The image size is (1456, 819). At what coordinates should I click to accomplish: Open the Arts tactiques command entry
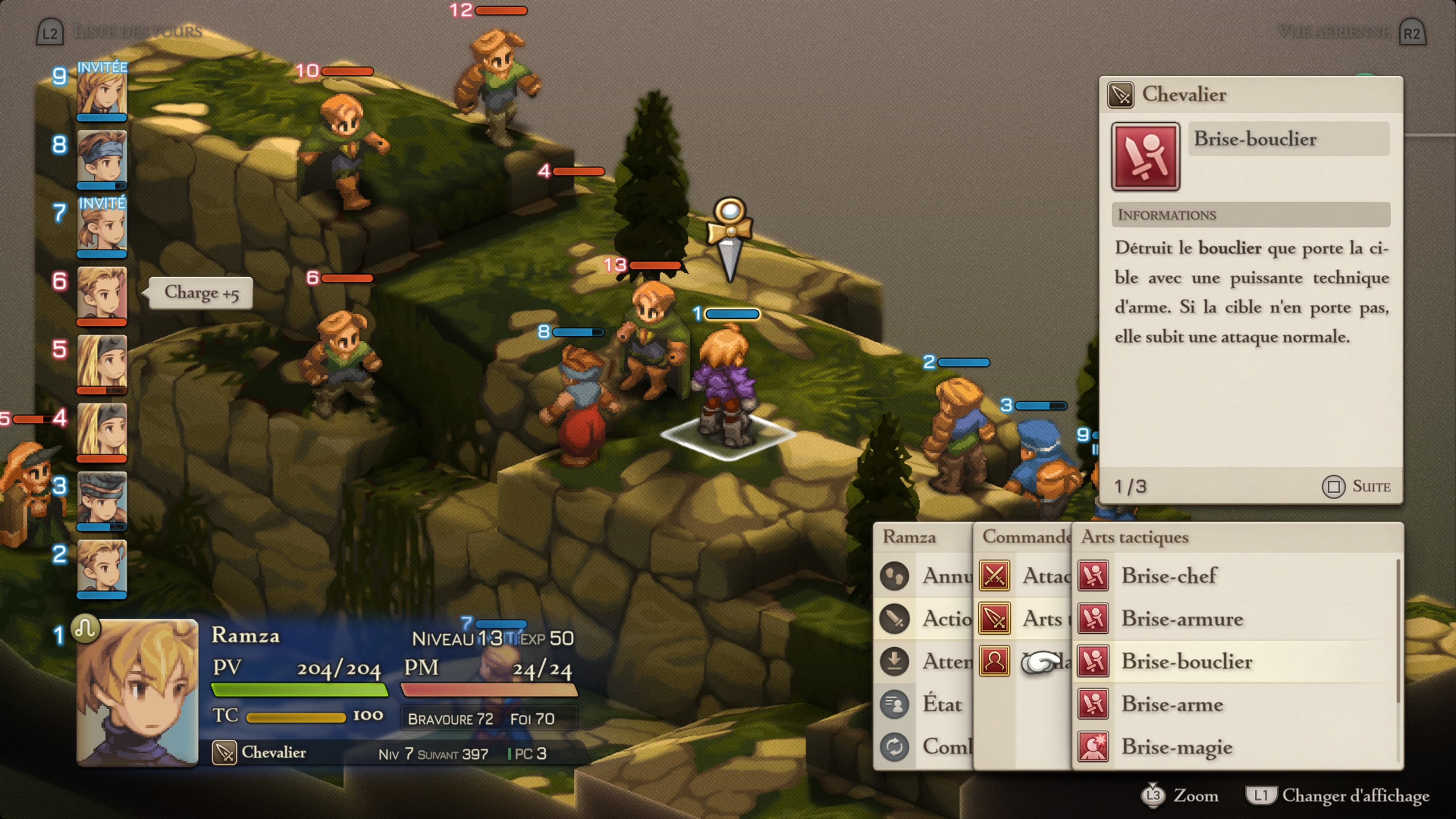pos(1023,619)
